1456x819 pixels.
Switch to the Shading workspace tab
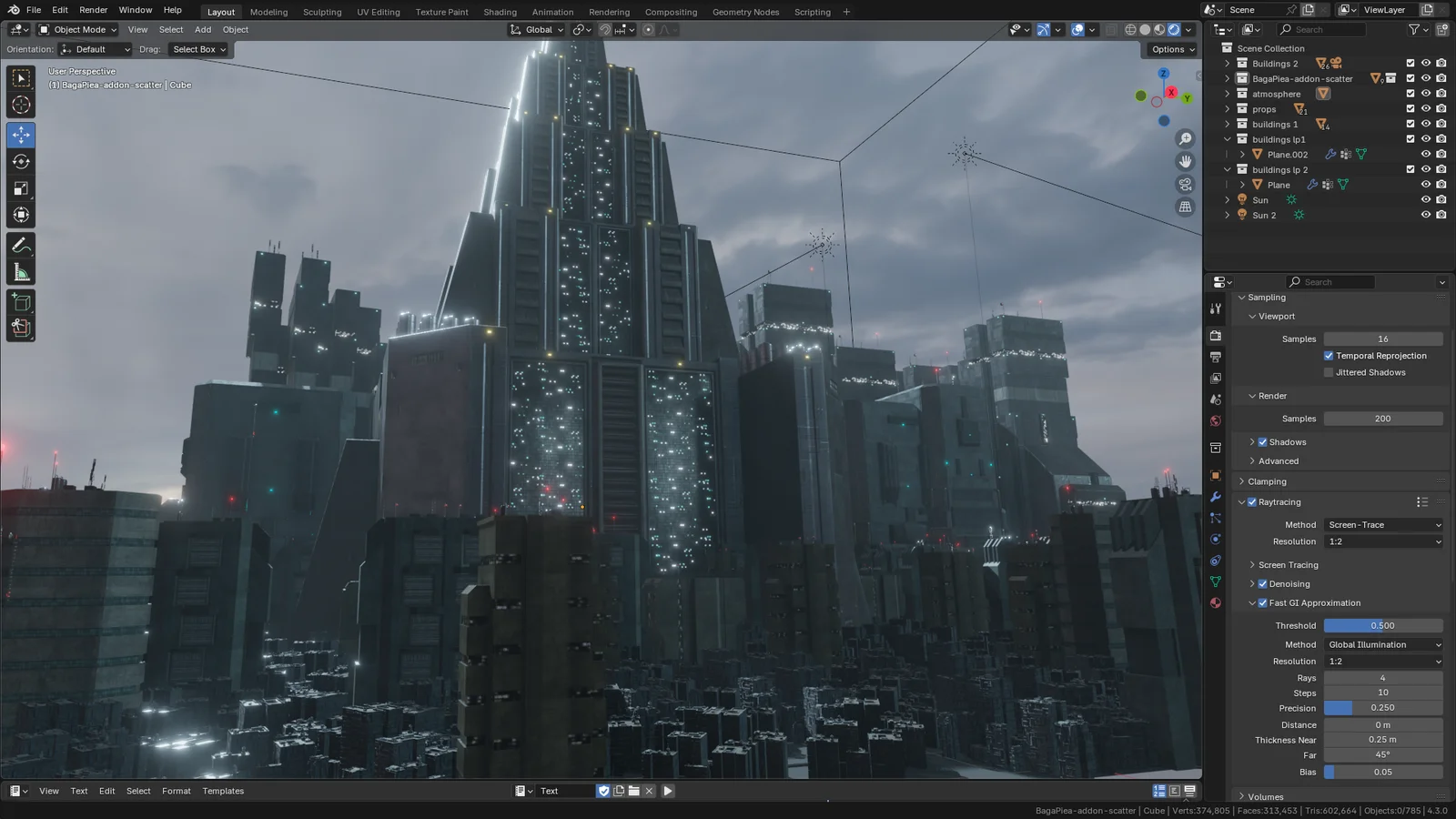pyautogui.click(x=500, y=12)
